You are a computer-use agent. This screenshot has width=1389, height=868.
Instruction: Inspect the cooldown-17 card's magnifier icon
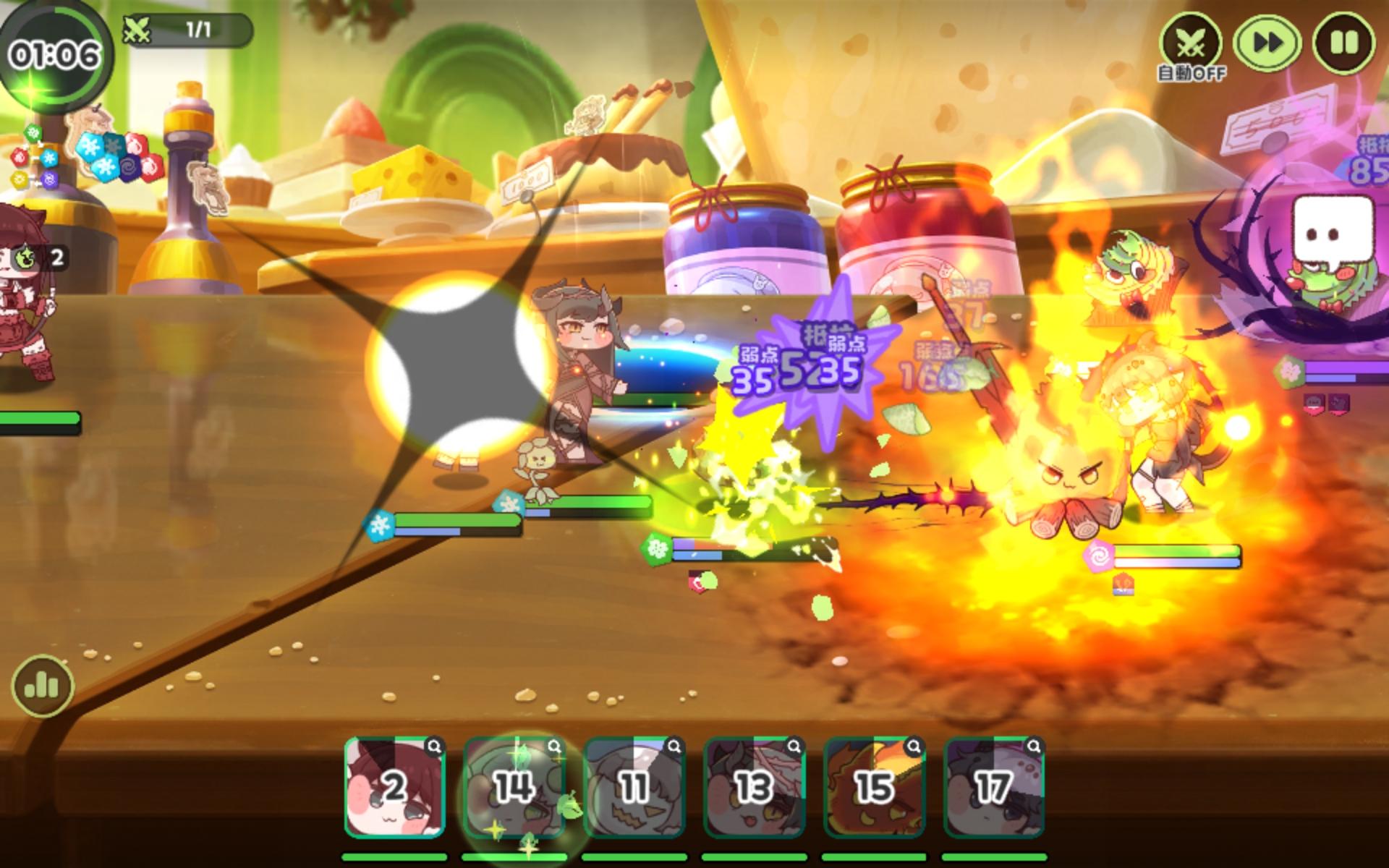point(1035,747)
